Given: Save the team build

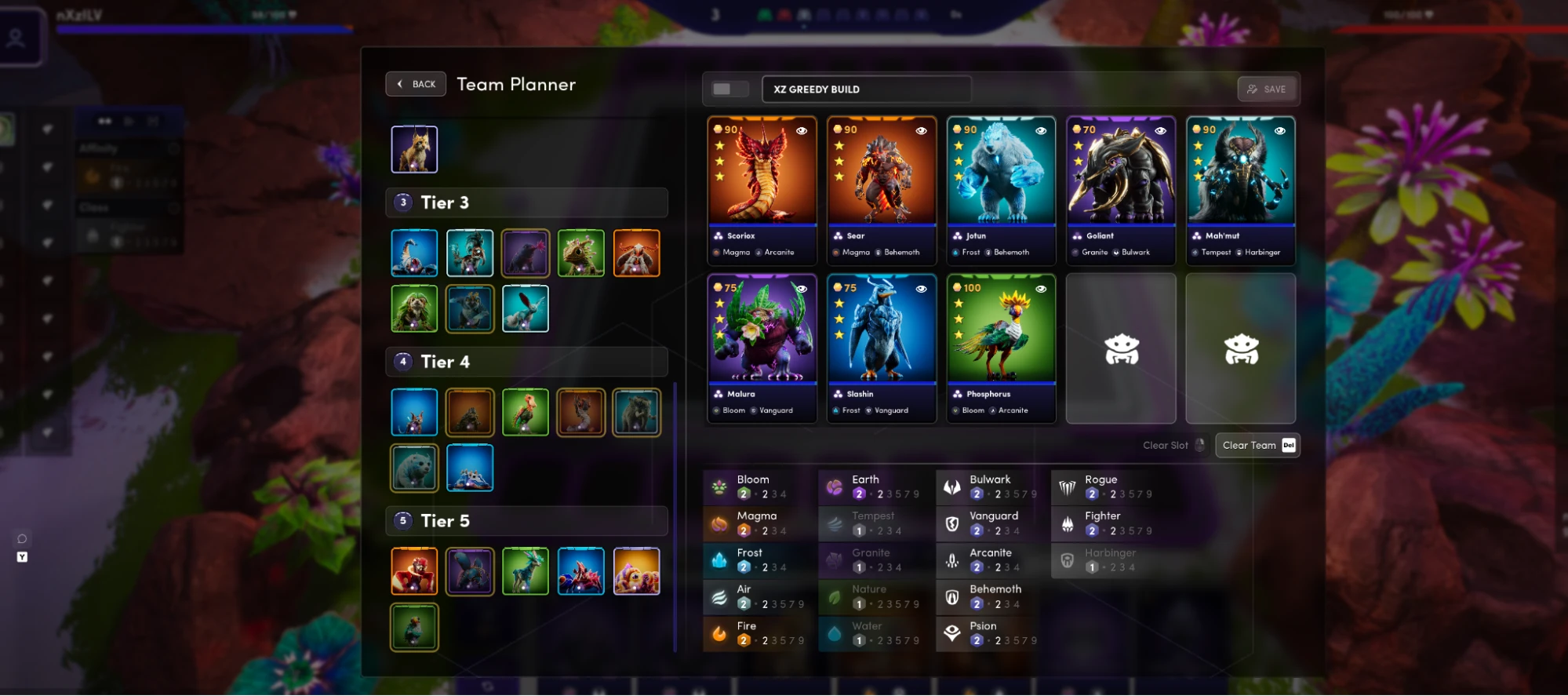Looking at the screenshot, I should coord(1267,89).
